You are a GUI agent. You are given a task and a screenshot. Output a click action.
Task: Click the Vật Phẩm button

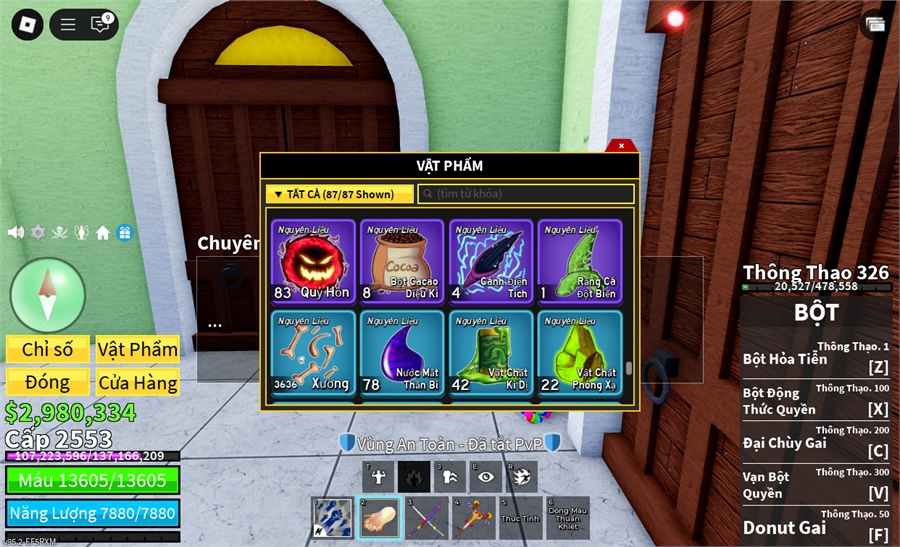click(x=138, y=349)
